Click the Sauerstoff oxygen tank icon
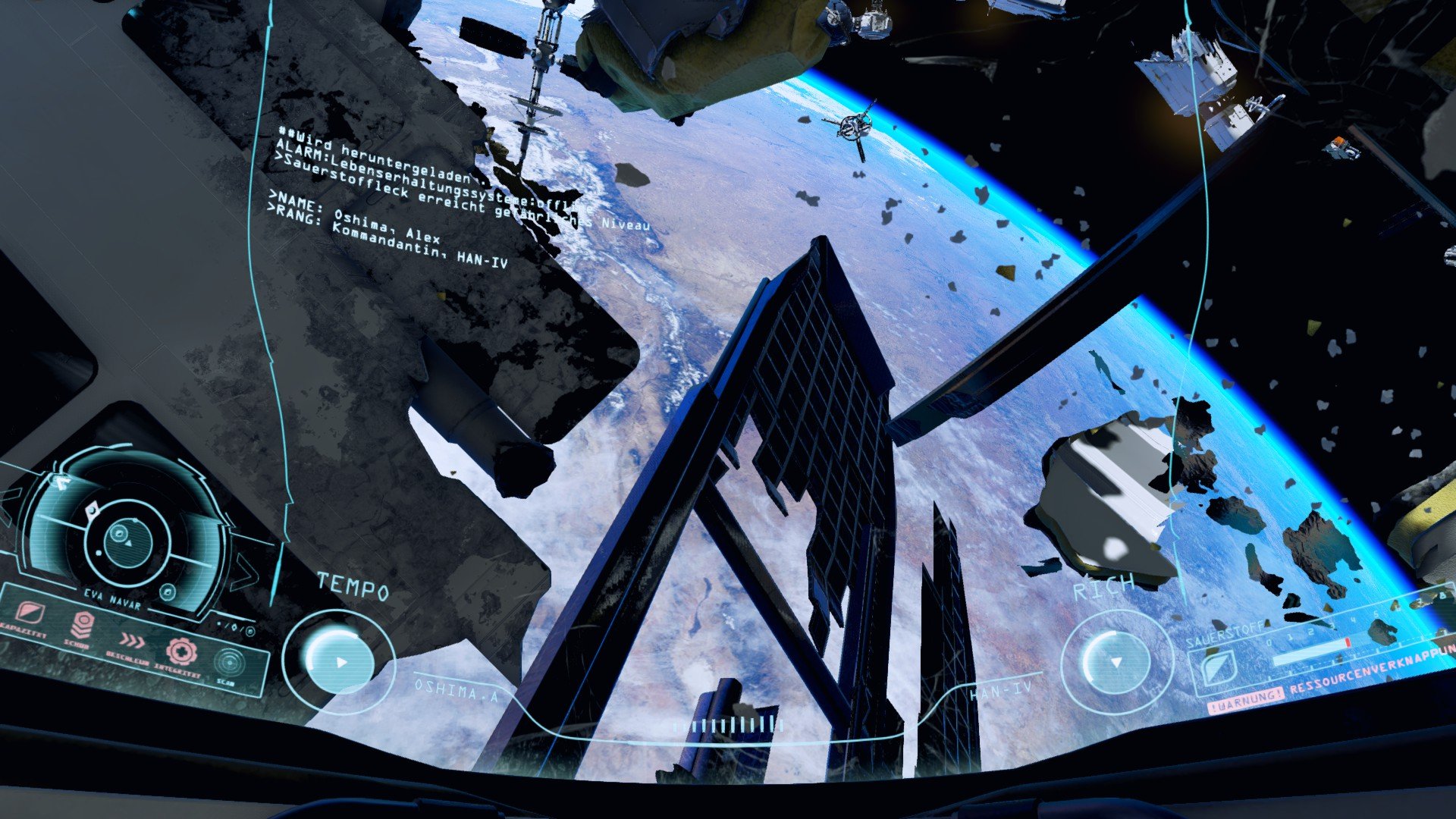 tap(1218, 668)
